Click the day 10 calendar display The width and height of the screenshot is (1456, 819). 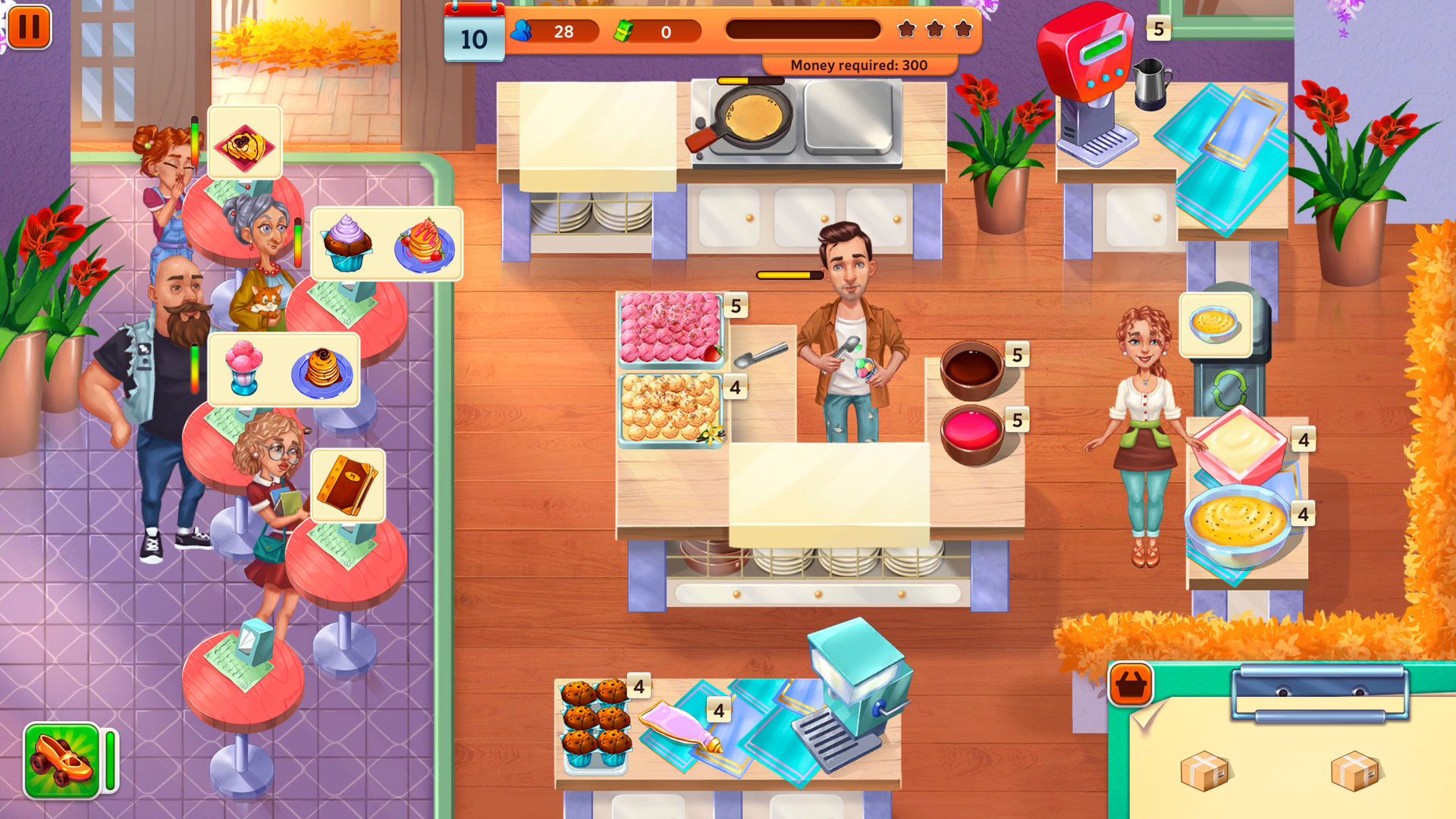[473, 32]
